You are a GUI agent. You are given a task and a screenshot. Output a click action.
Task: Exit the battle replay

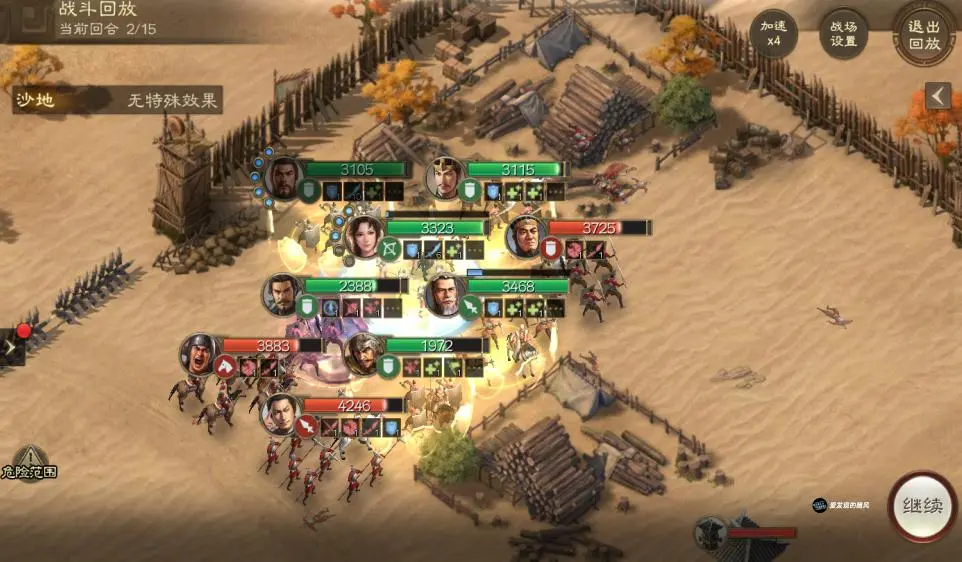pos(923,33)
